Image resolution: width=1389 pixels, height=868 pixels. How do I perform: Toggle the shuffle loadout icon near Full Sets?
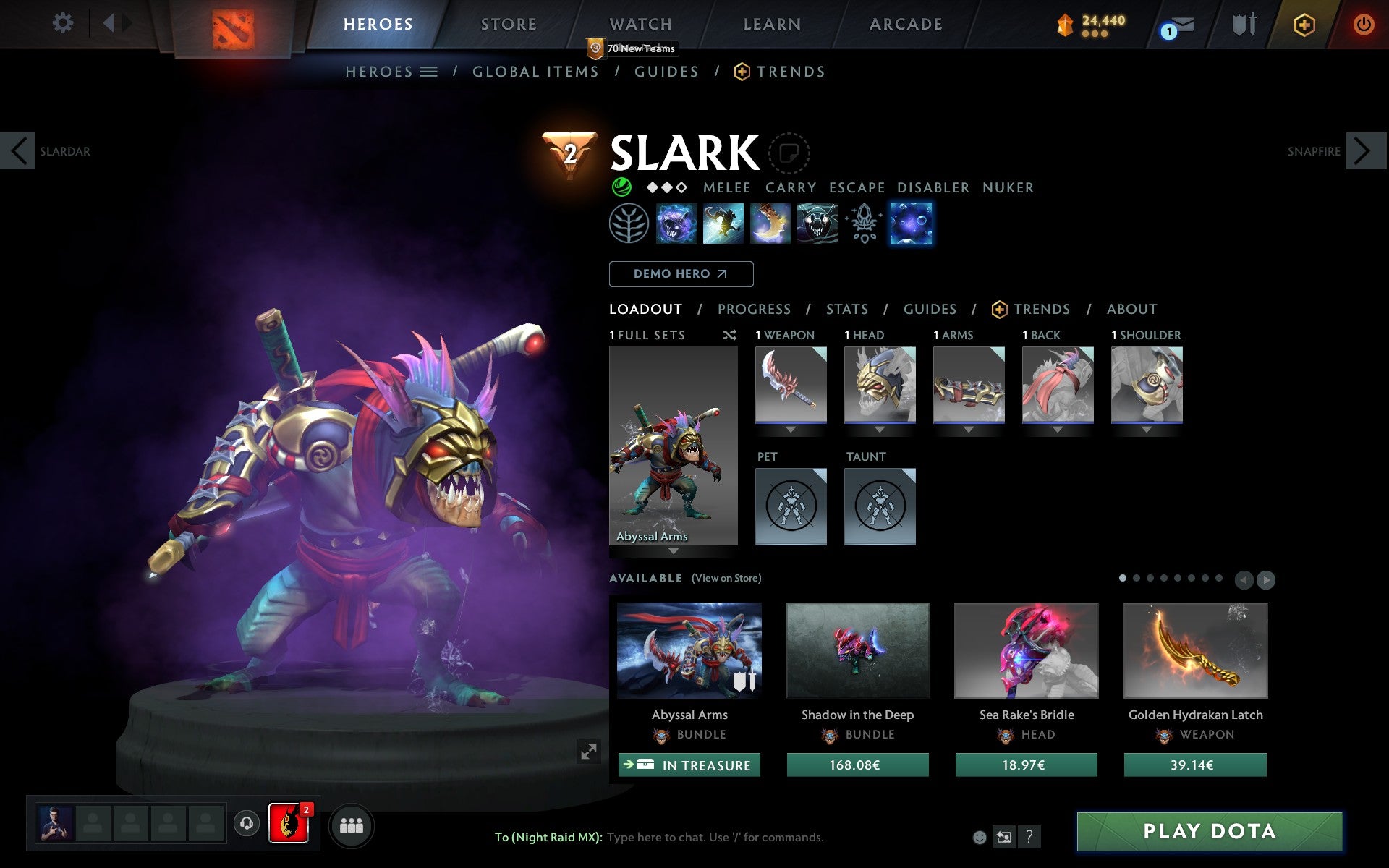729,335
